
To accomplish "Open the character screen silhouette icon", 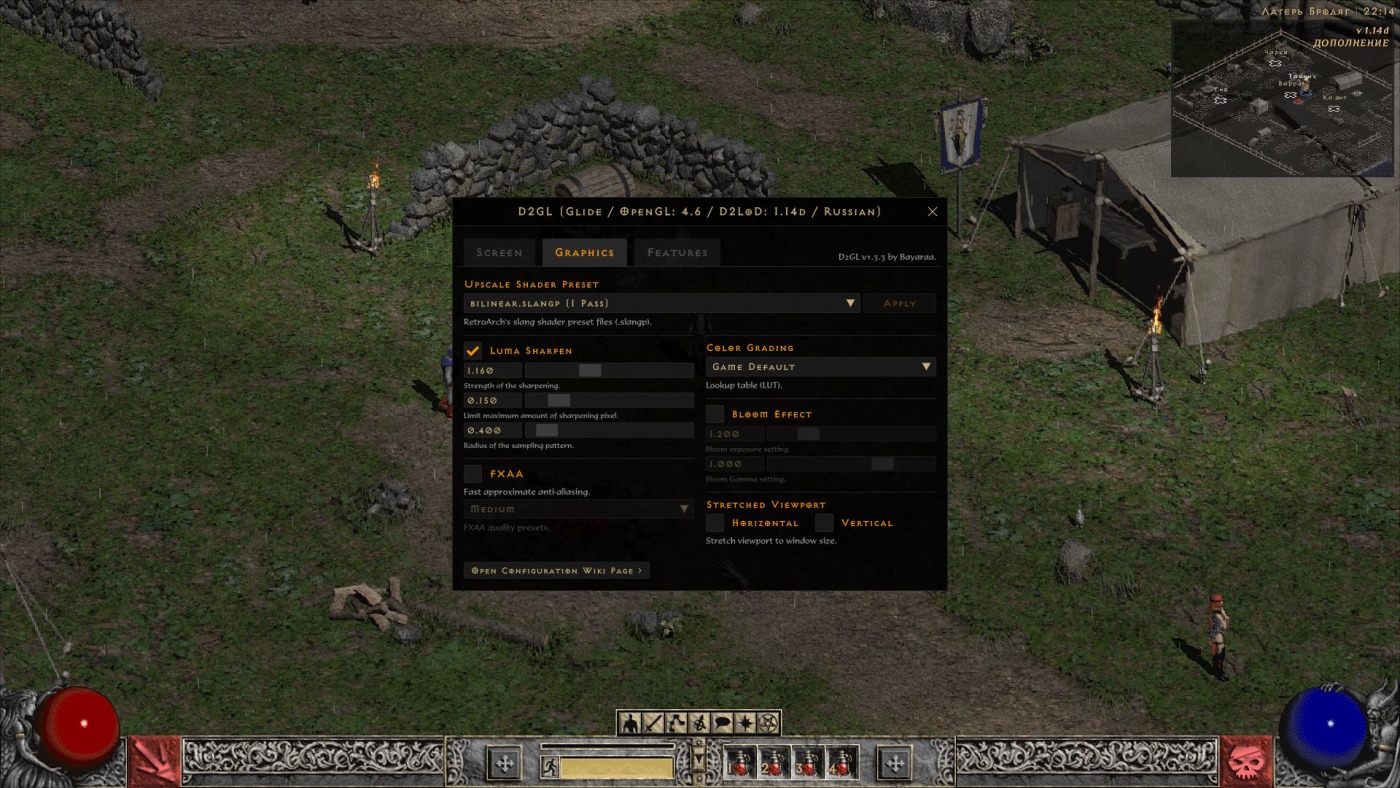I will (630, 723).
